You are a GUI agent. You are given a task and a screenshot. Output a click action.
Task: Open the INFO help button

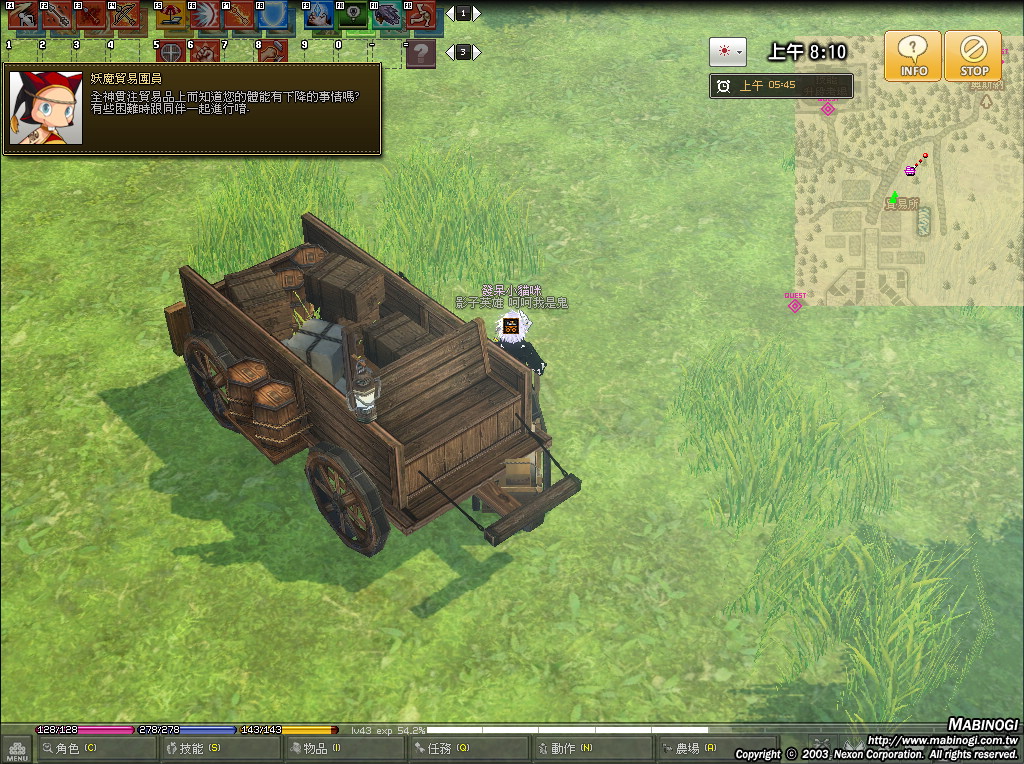(x=913, y=56)
